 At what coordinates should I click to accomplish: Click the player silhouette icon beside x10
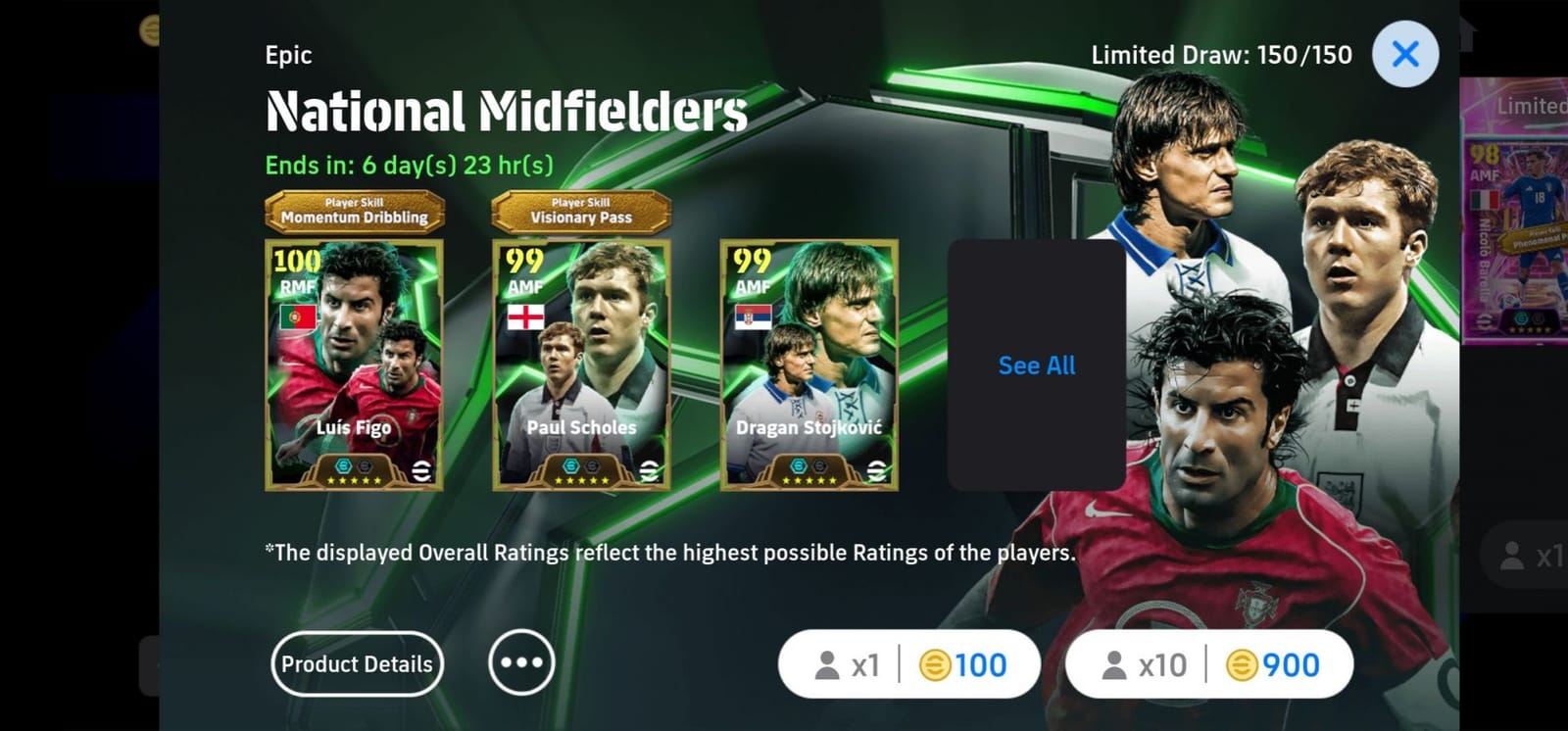click(x=1117, y=663)
